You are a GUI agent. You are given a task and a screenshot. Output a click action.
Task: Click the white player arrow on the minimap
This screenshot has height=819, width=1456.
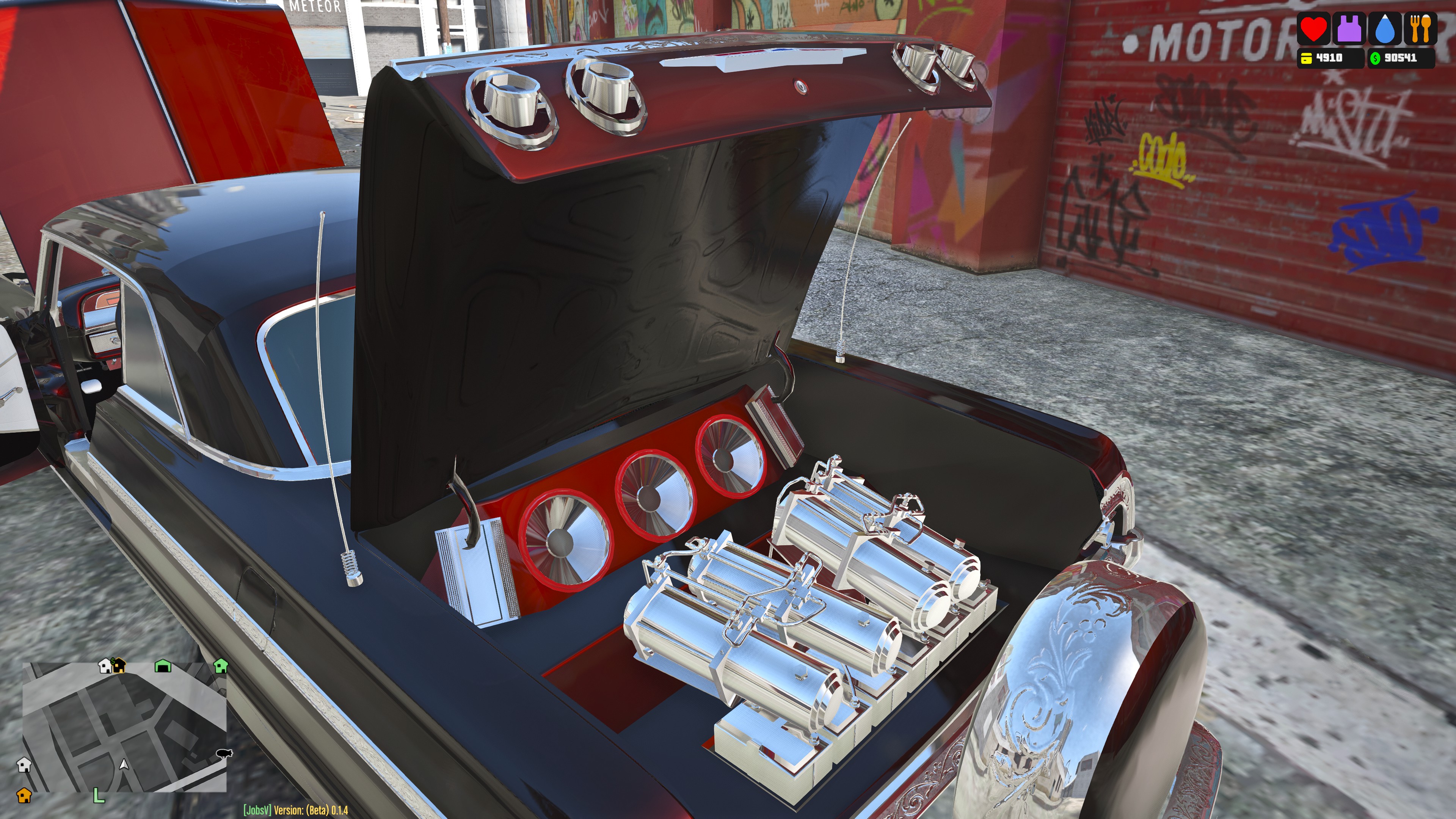(x=124, y=764)
